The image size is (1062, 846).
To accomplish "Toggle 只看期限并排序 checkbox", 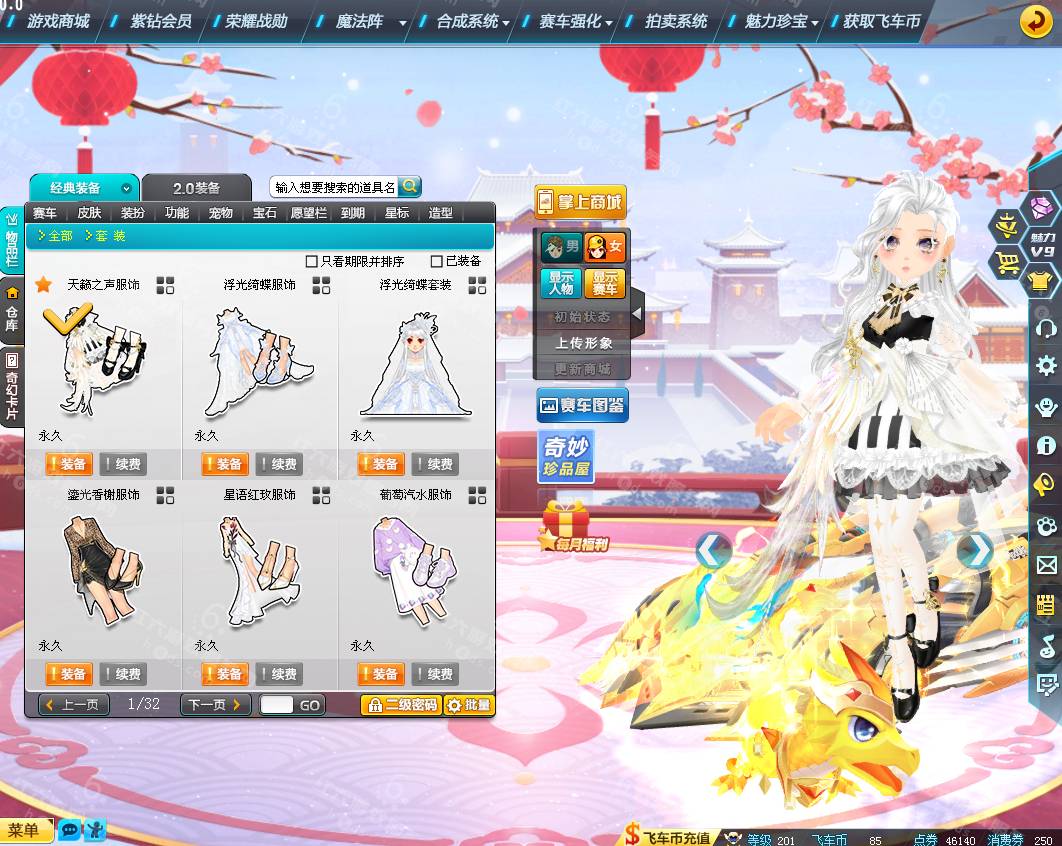I will pos(312,262).
